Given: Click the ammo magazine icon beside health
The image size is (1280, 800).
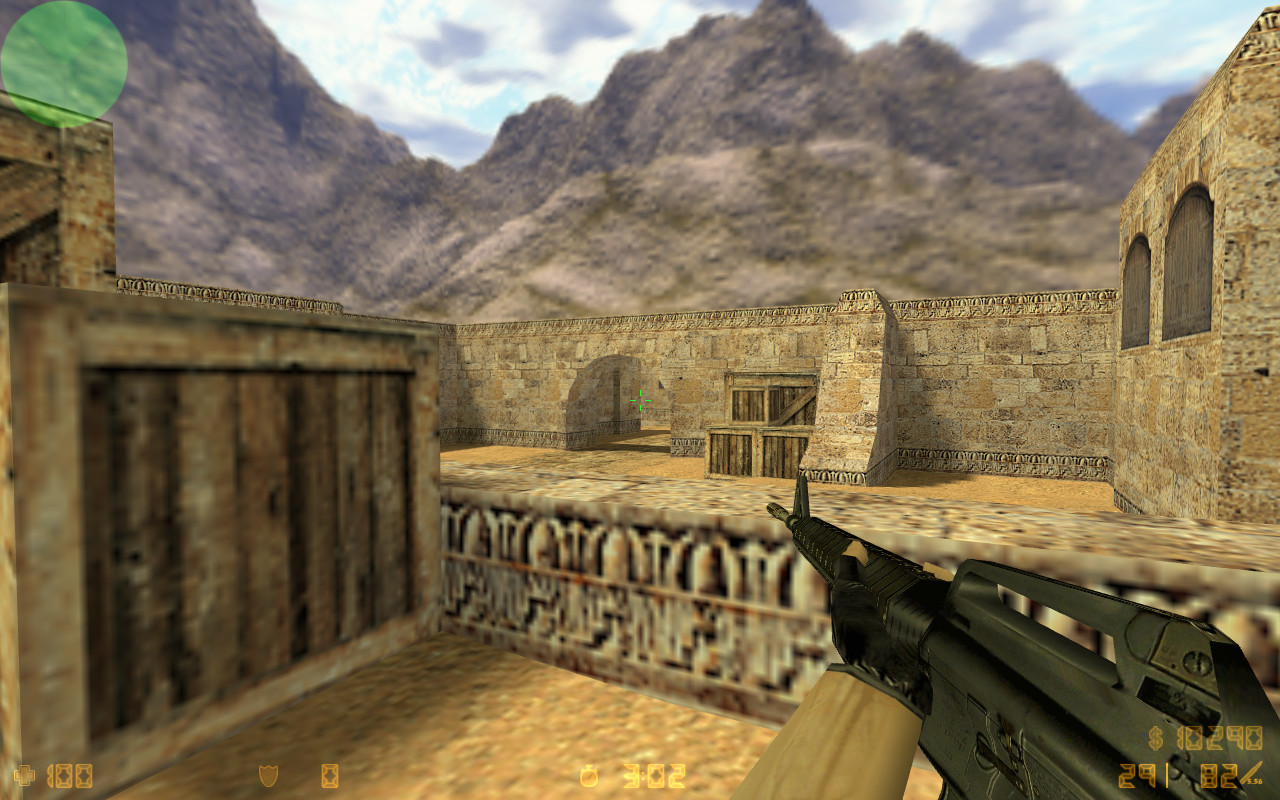Looking at the screenshot, I should [x=62, y=775].
